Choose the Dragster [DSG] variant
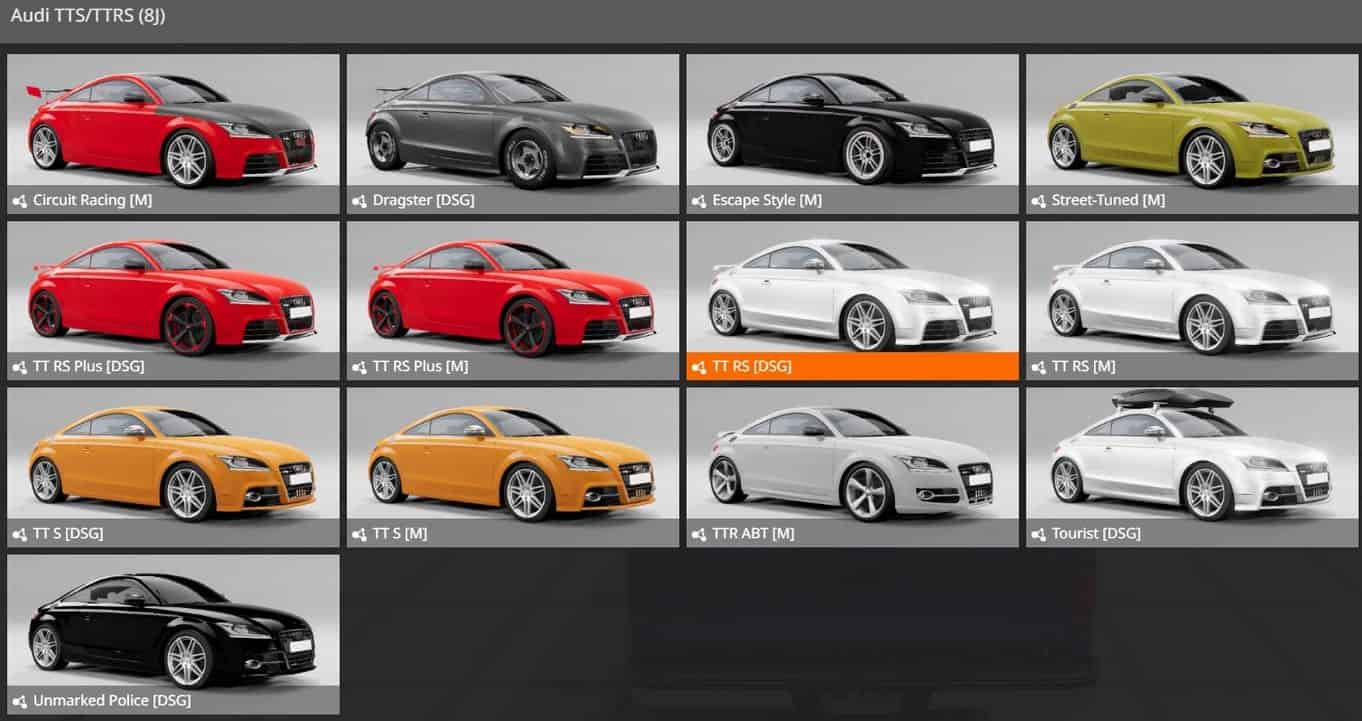 point(512,133)
